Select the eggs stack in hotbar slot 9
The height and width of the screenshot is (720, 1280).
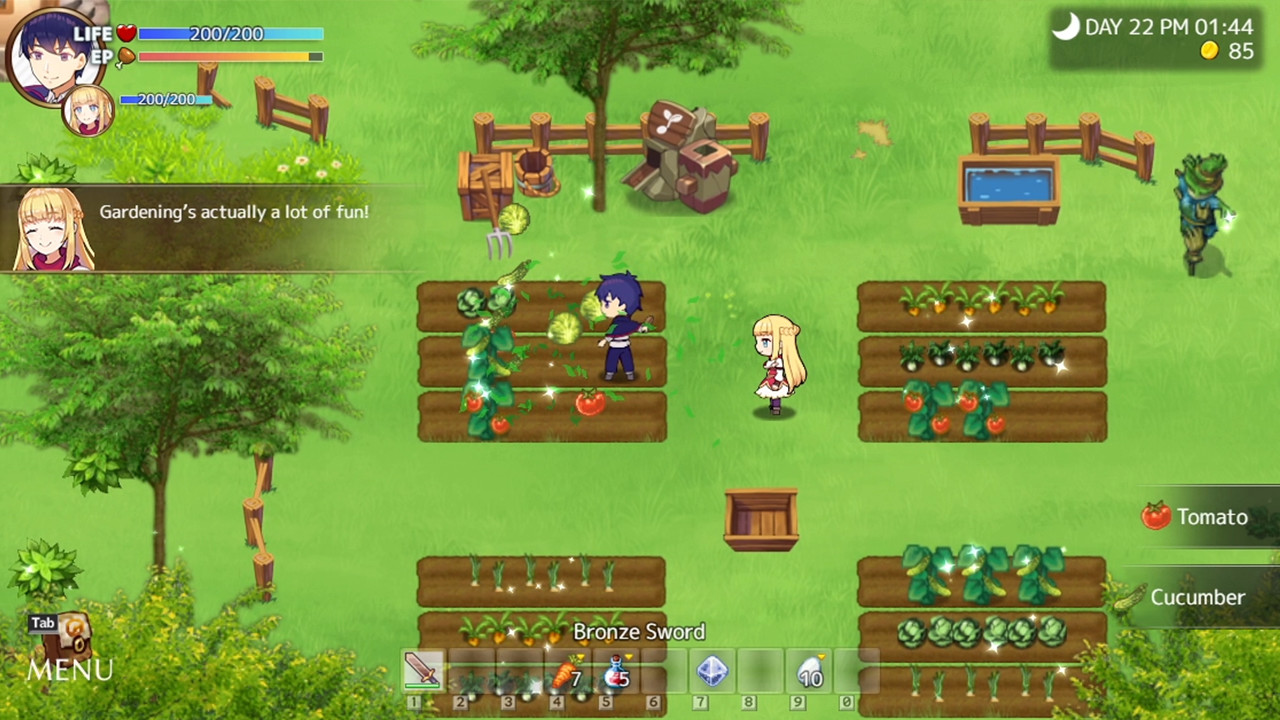810,672
